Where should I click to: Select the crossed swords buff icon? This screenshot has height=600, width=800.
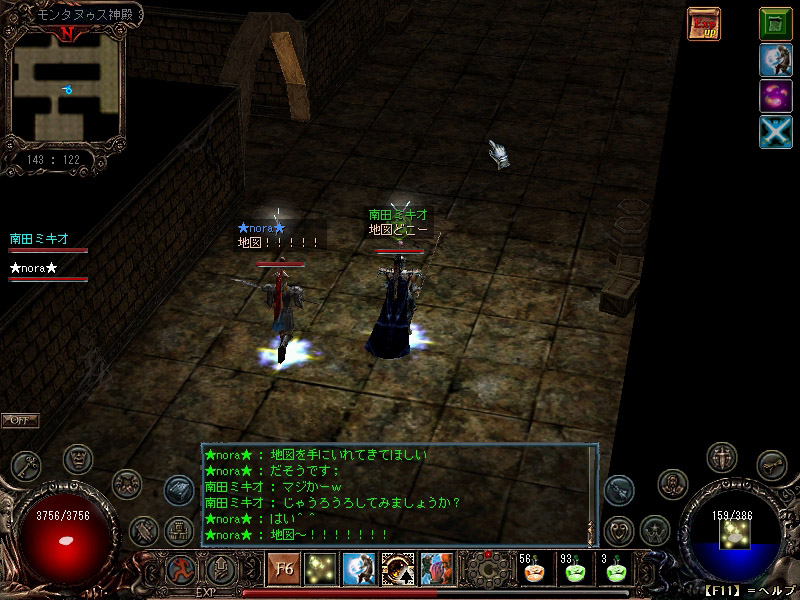775,133
